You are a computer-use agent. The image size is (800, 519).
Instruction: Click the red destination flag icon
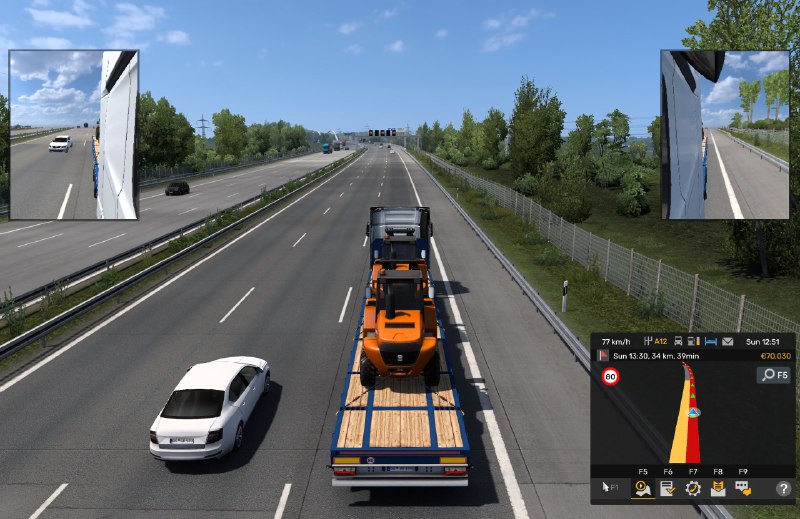(x=603, y=356)
